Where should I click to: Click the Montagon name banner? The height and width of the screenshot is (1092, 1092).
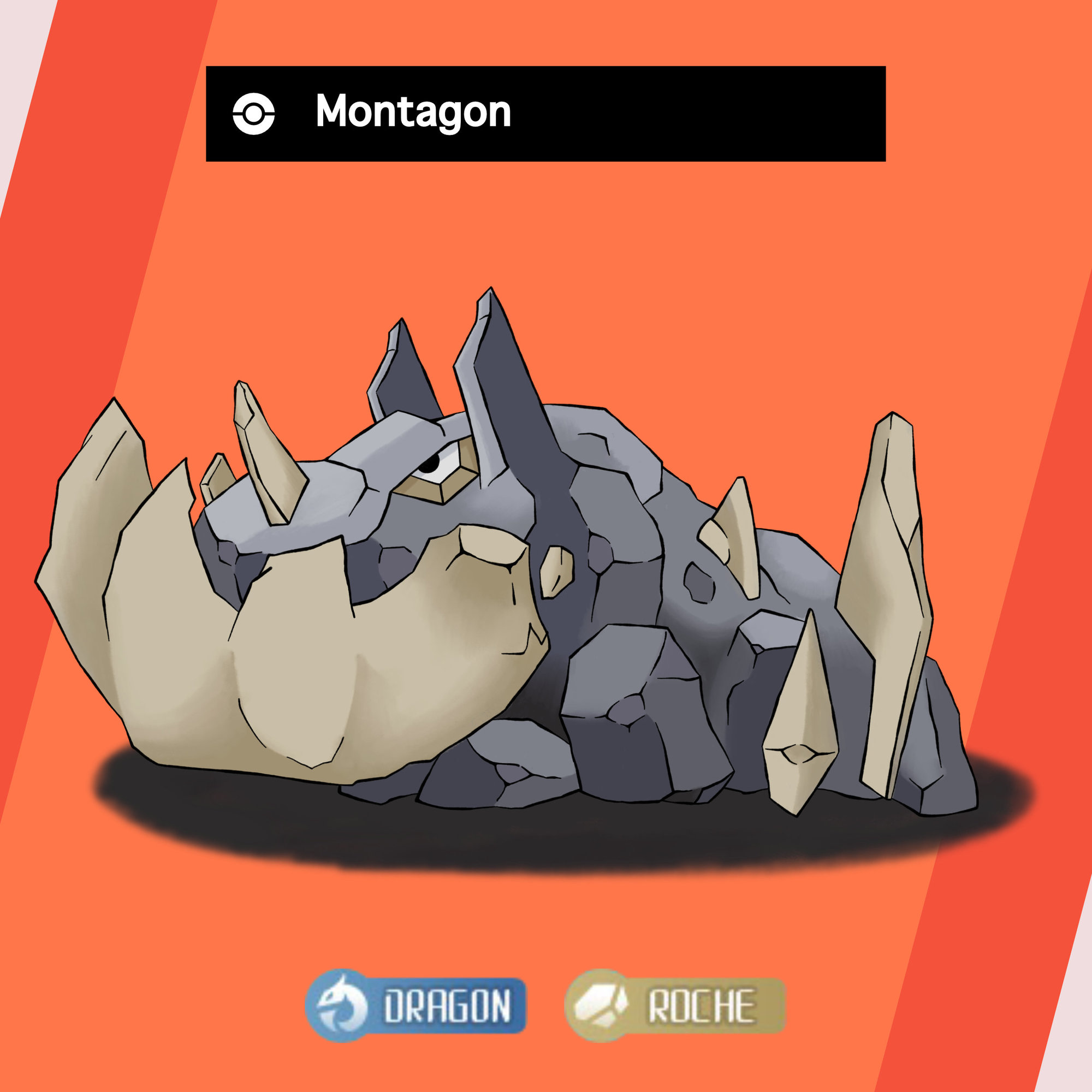tap(545, 114)
